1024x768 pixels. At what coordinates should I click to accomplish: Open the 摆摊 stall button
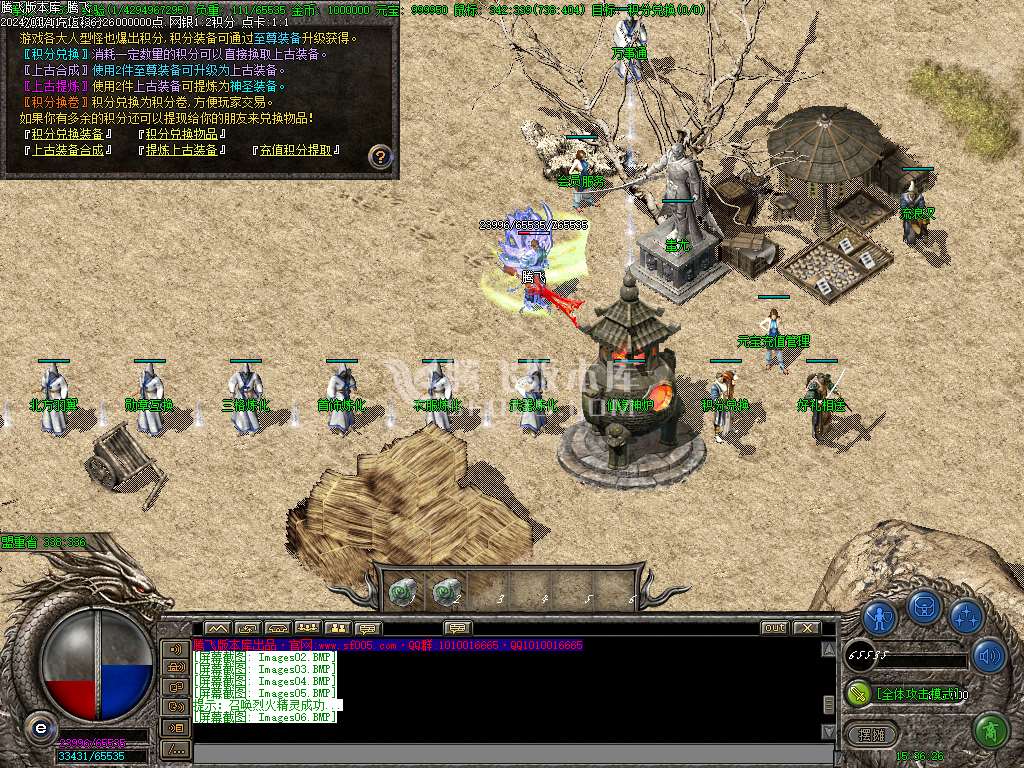pos(870,735)
